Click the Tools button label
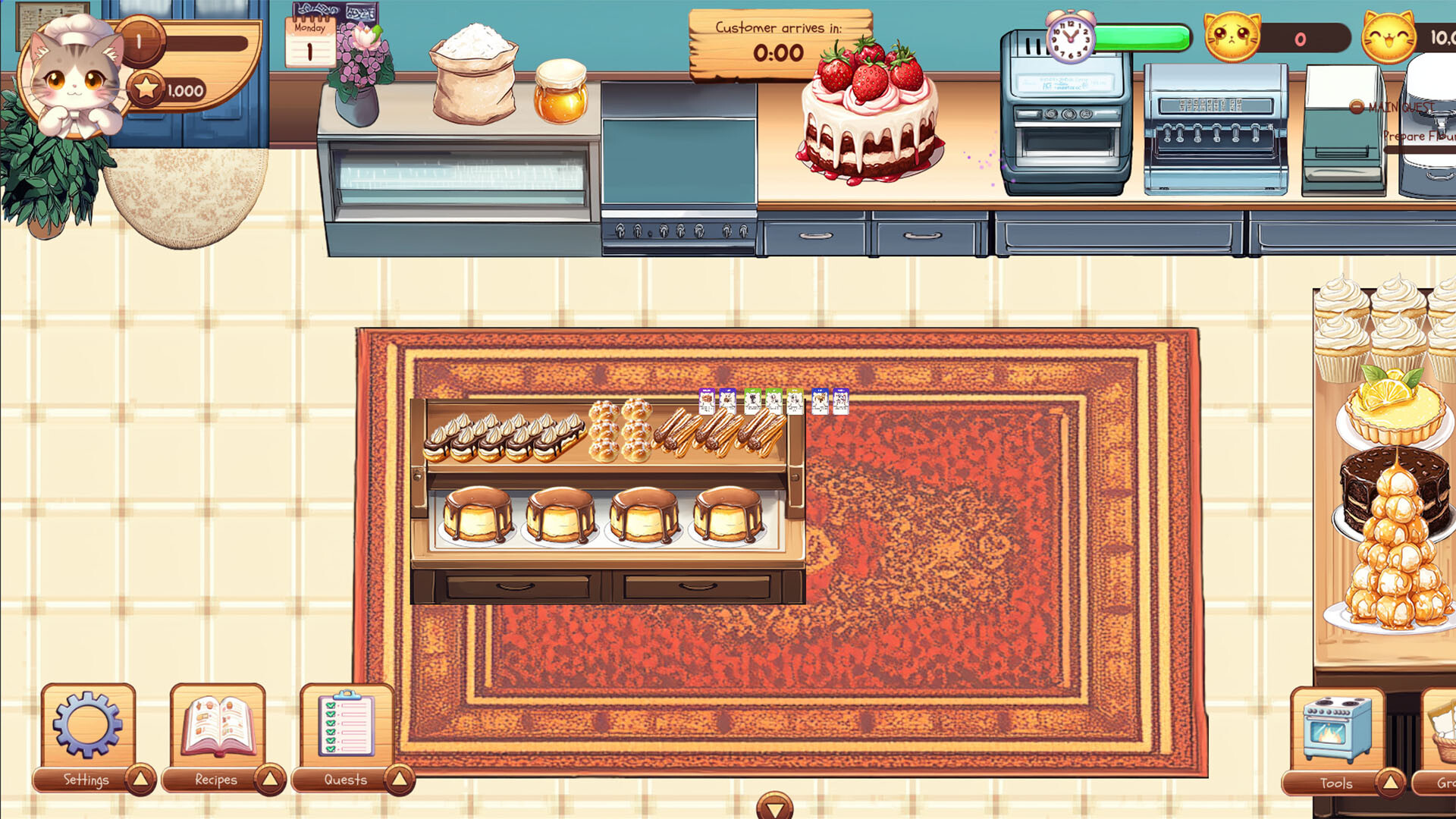The height and width of the screenshot is (819, 1456). click(1337, 783)
